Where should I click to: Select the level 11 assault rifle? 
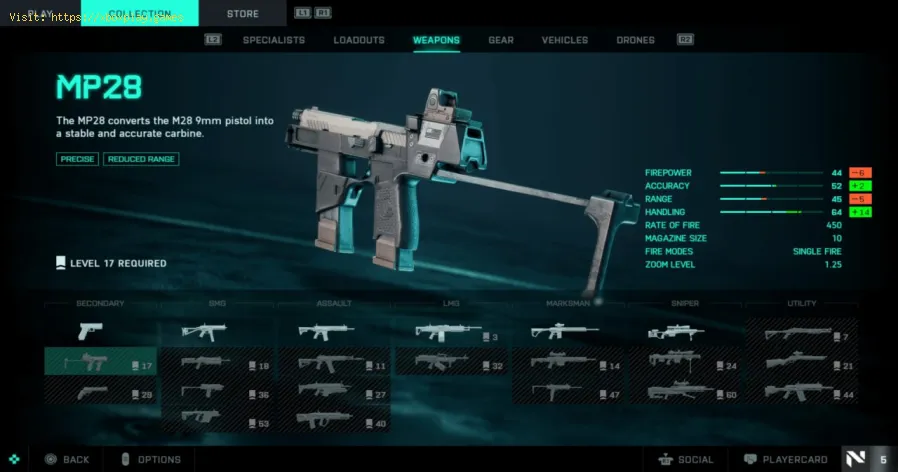pyautogui.click(x=333, y=363)
